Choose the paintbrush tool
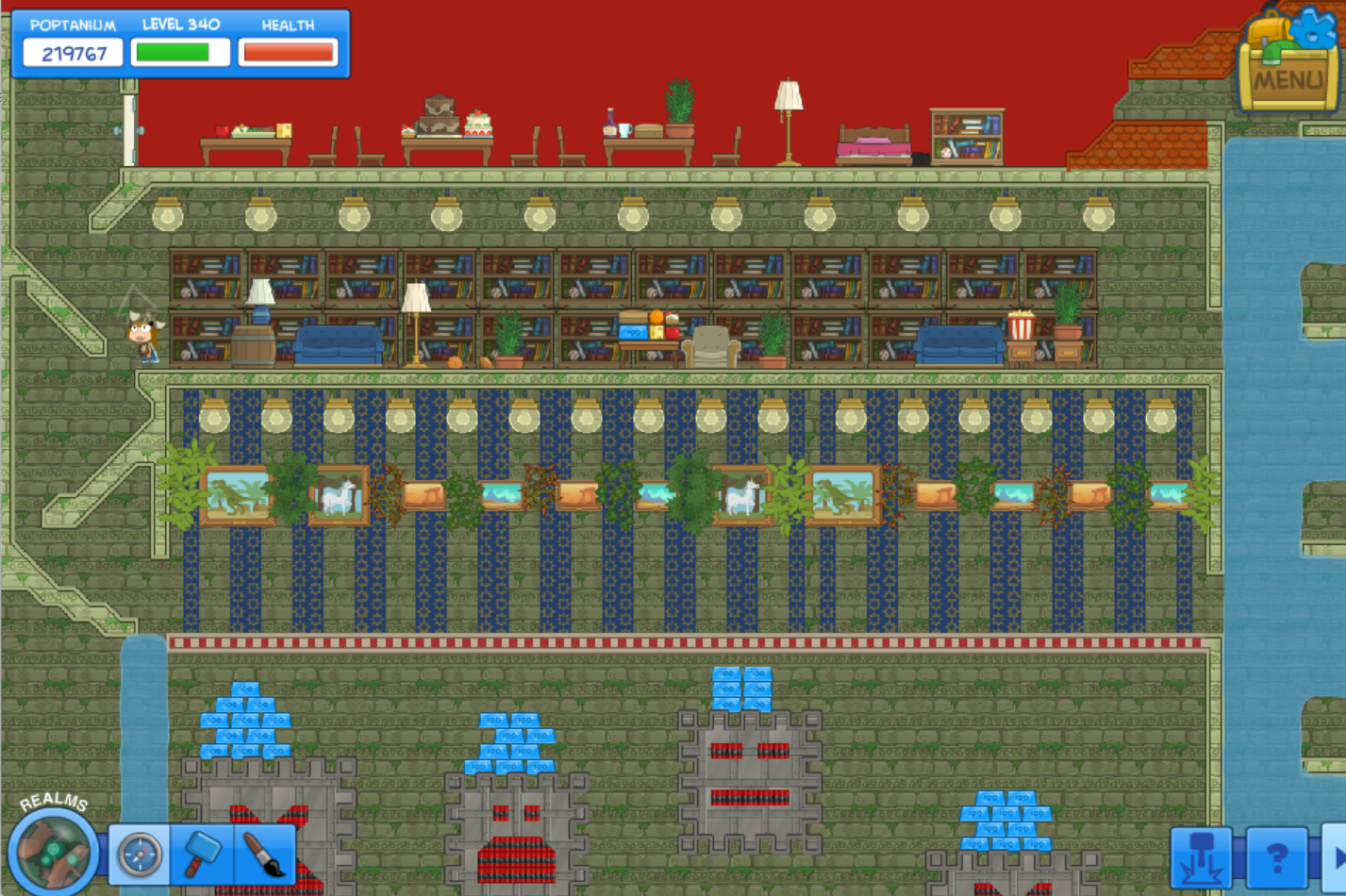Viewport: 1346px width, 896px height. (x=263, y=855)
